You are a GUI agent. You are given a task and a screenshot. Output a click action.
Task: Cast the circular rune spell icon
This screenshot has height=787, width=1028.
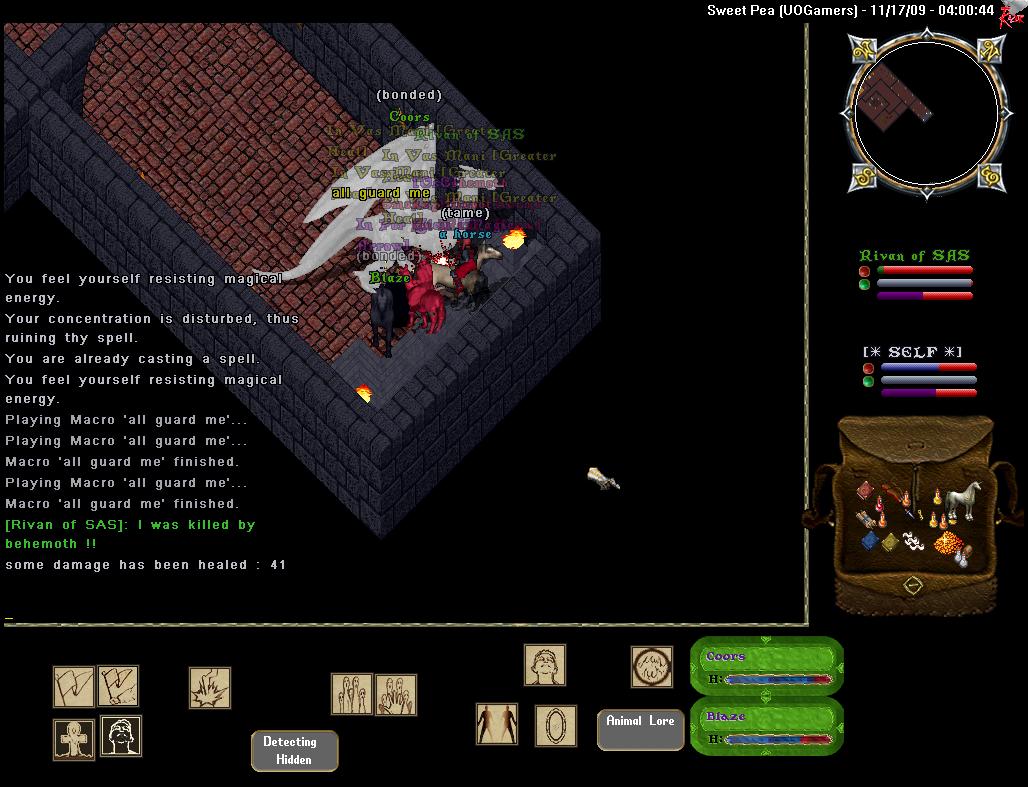coord(651,666)
